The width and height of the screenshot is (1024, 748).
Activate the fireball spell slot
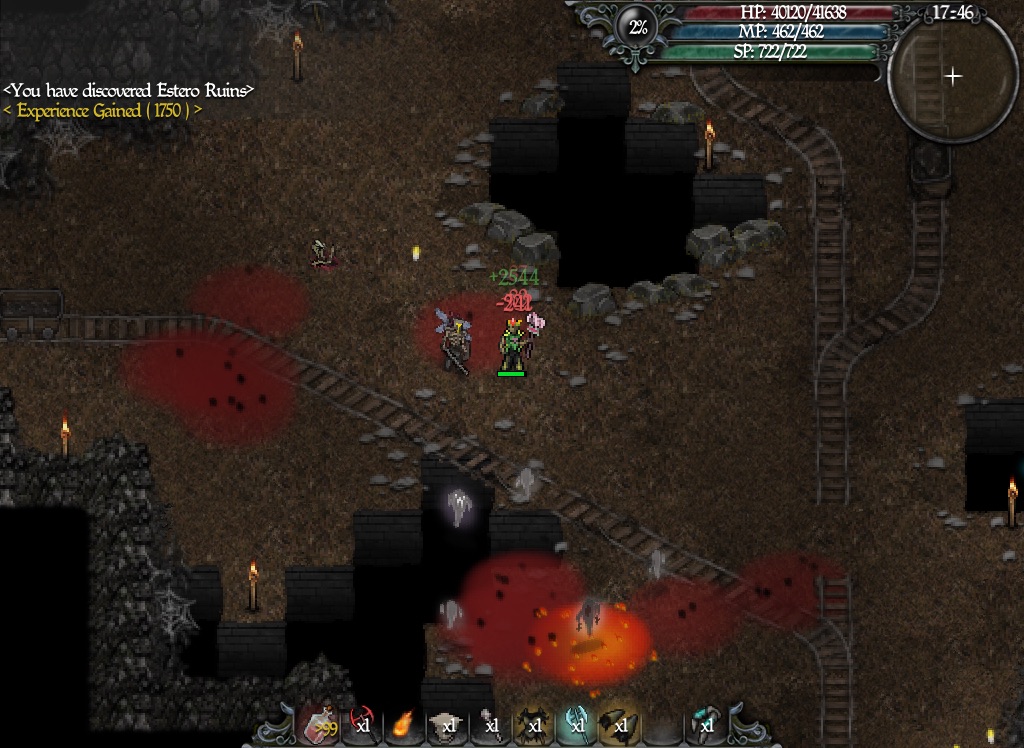point(404,724)
